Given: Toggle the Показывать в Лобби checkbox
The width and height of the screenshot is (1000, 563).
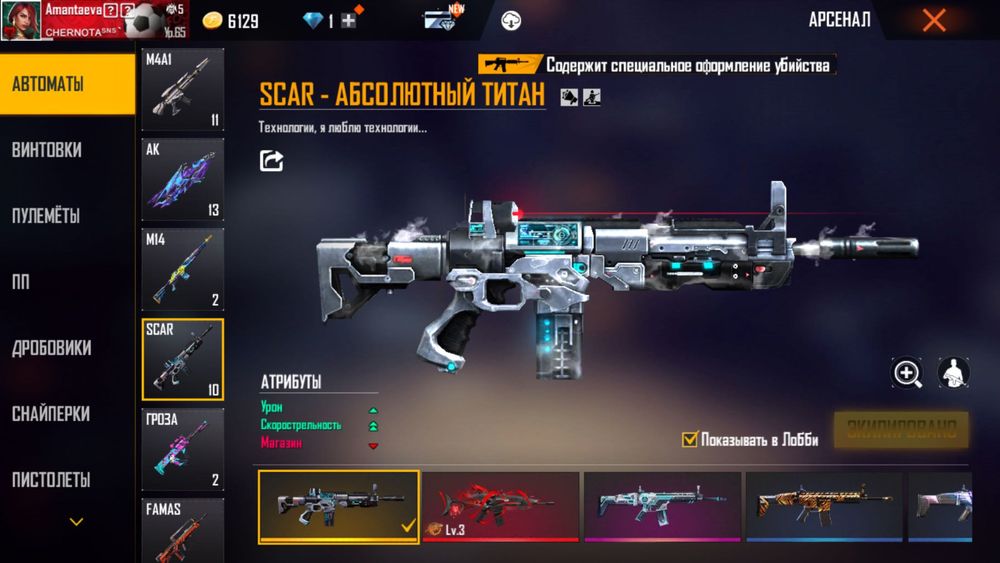Looking at the screenshot, I should (689, 439).
